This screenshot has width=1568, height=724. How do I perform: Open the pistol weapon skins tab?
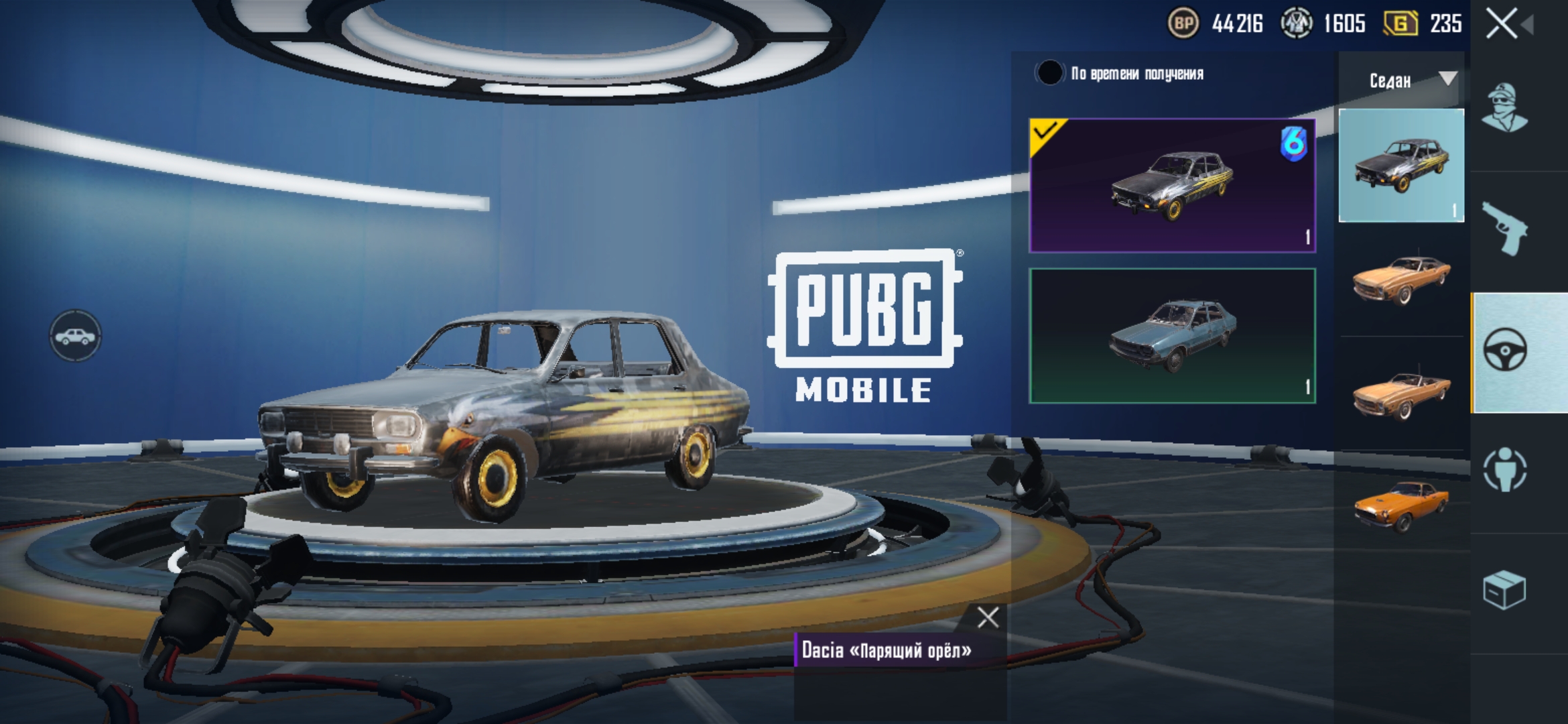pos(1505,229)
